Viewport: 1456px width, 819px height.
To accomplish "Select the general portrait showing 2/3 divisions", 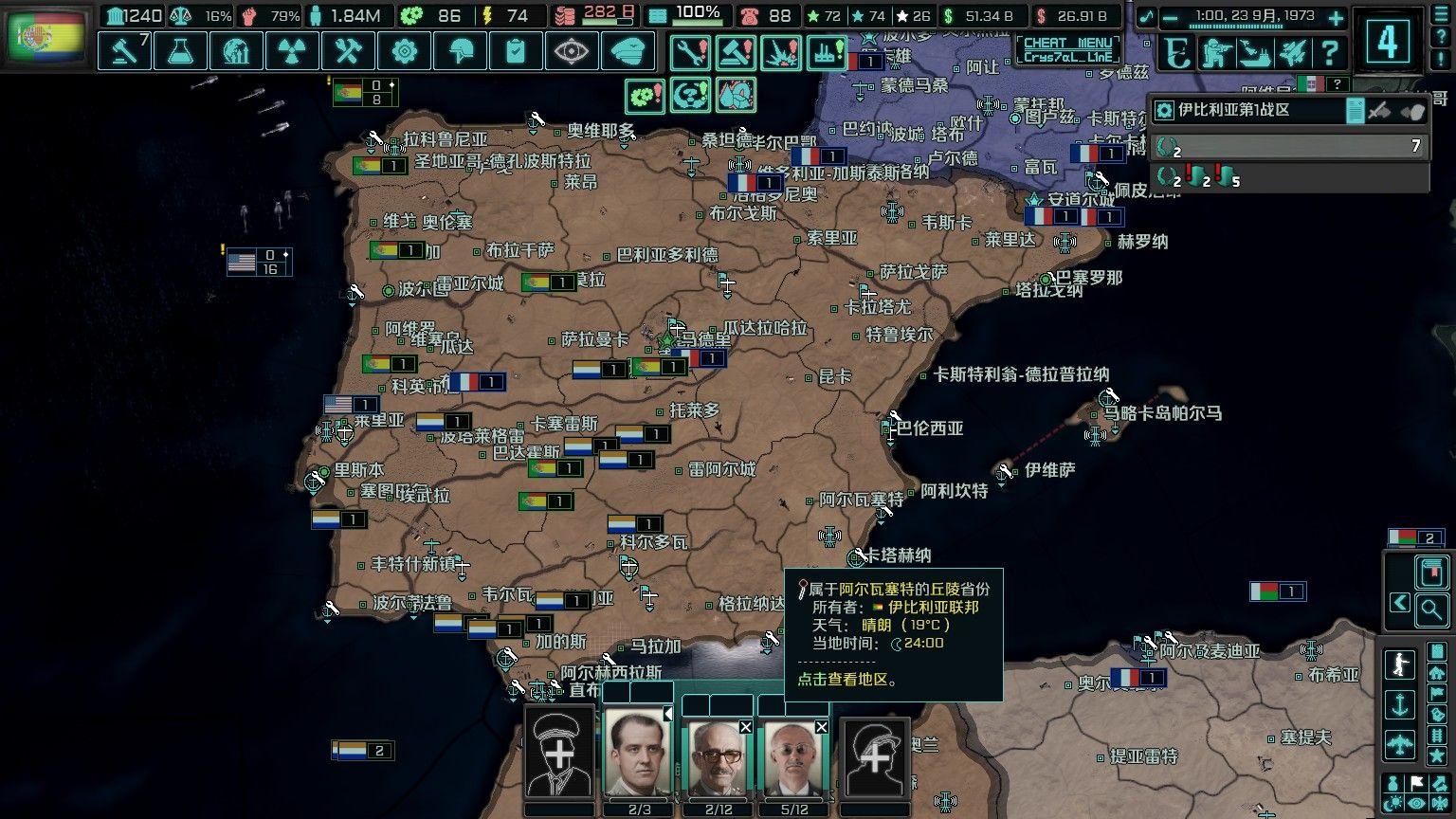I will point(640,755).
